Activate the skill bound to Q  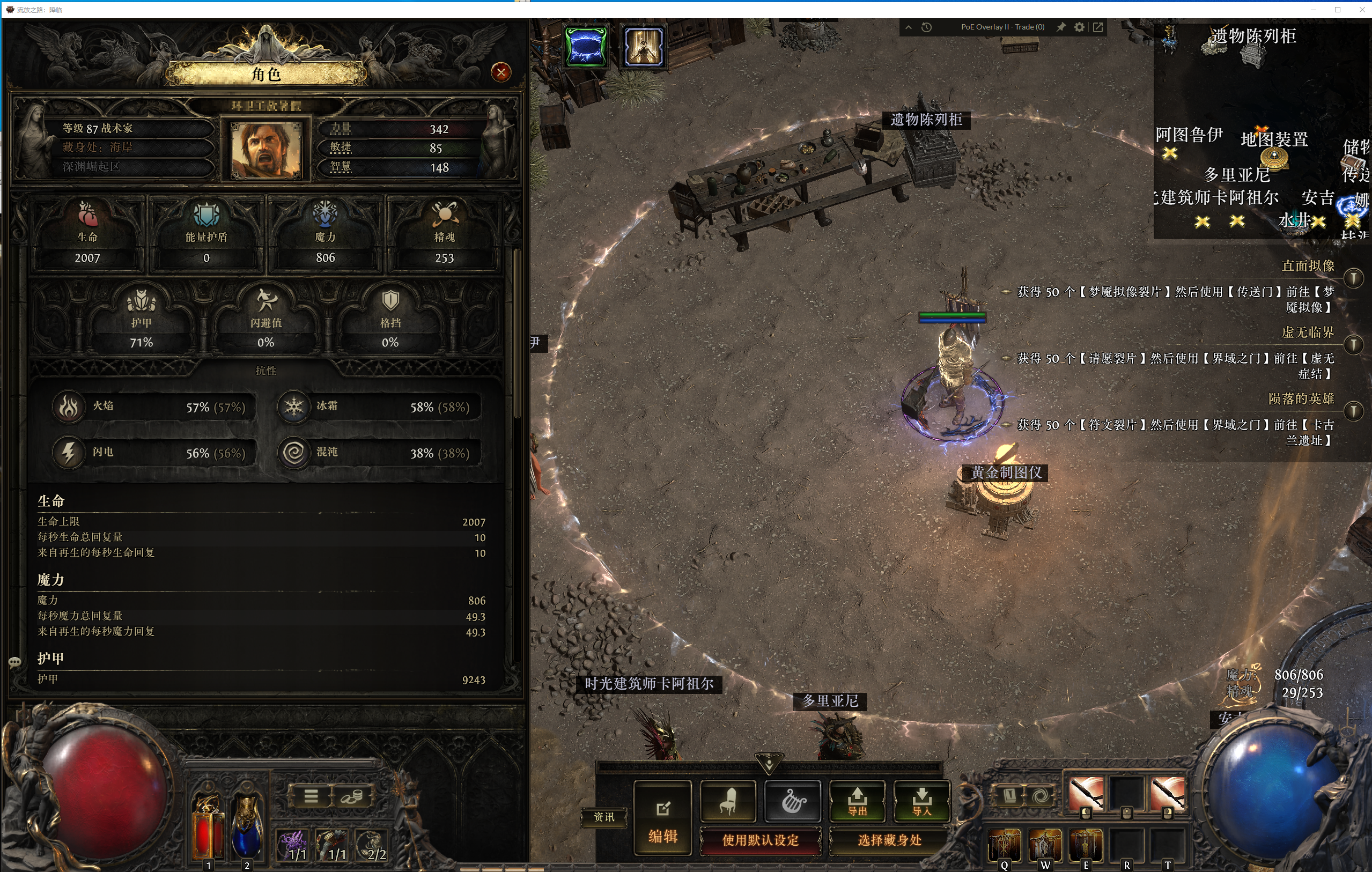tap(1004, 845)
